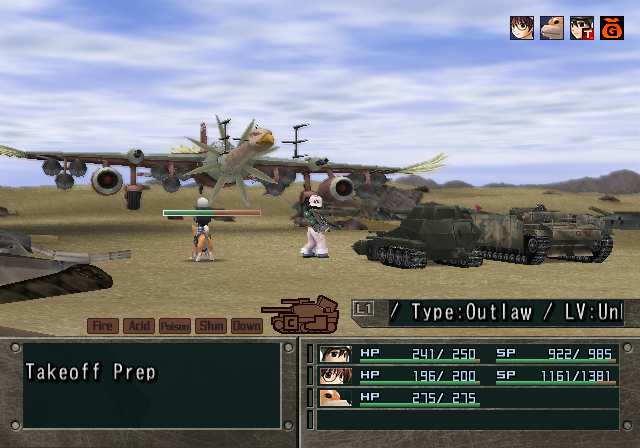Select the dog party member row
Viewport: 640px width, 448px height.
click(468, 397)
